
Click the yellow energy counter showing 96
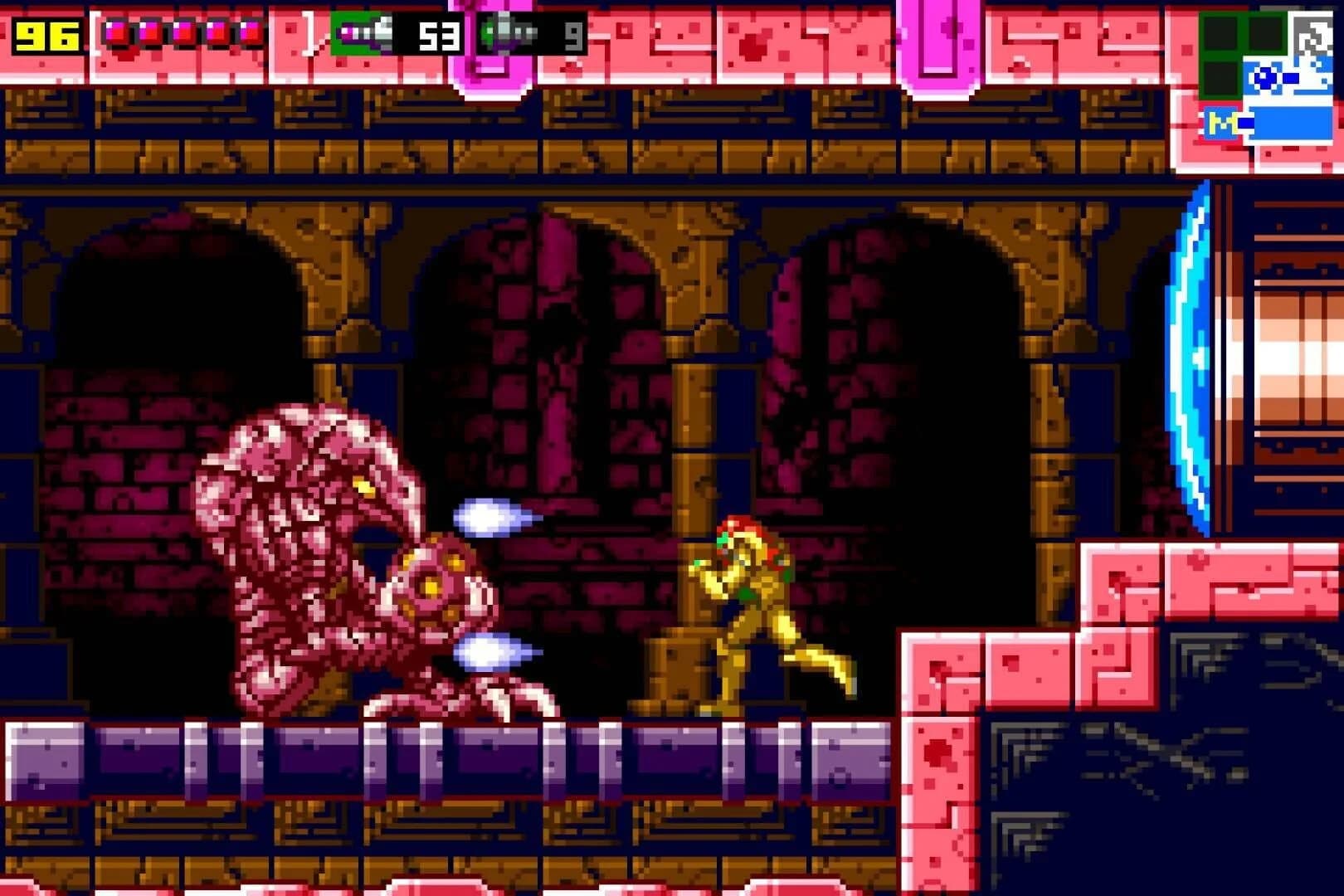46,37
